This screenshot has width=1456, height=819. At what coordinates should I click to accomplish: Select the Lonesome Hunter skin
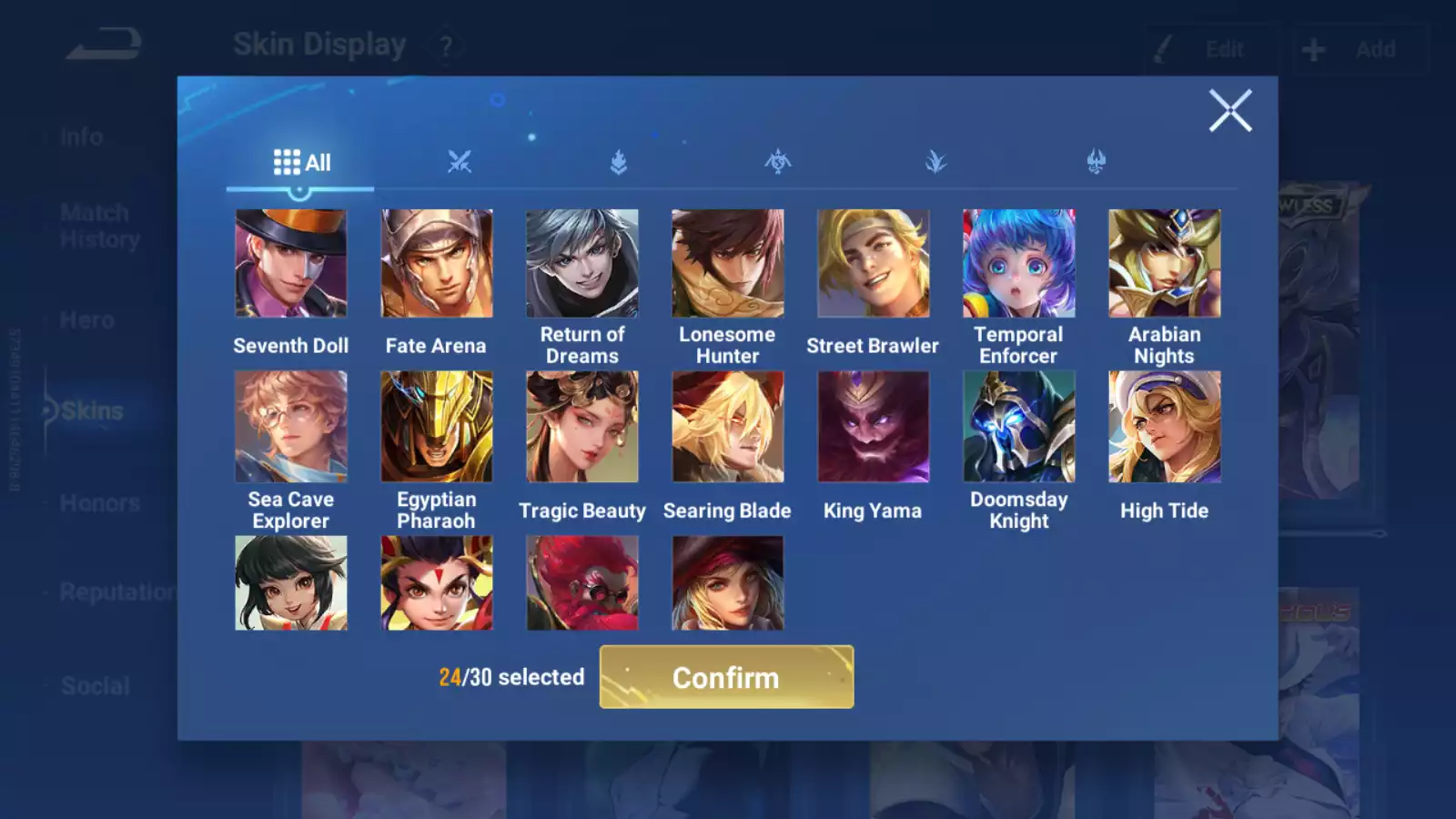727,264
